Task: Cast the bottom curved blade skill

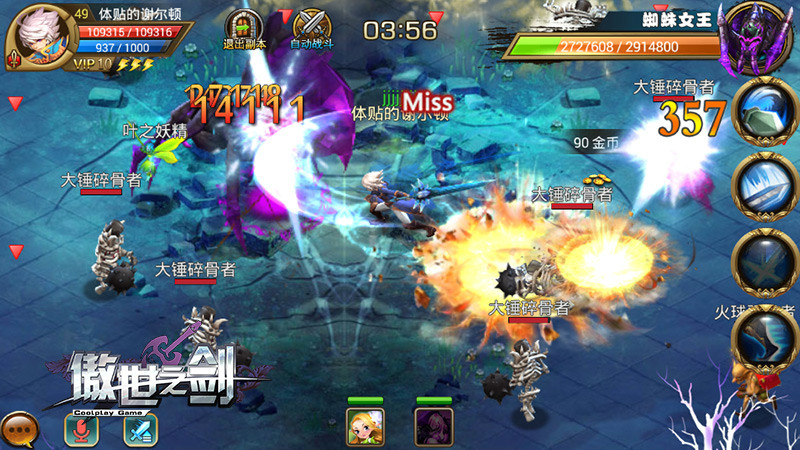Action: pos(765,338)
